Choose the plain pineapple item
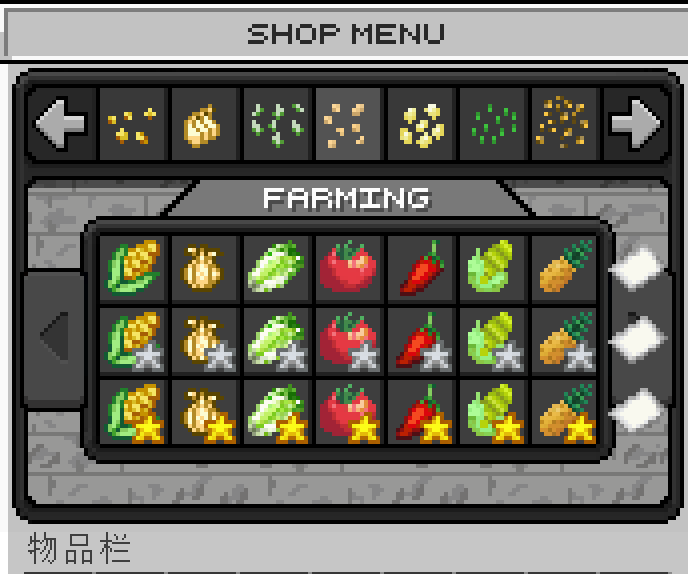 tap(565, 268)
